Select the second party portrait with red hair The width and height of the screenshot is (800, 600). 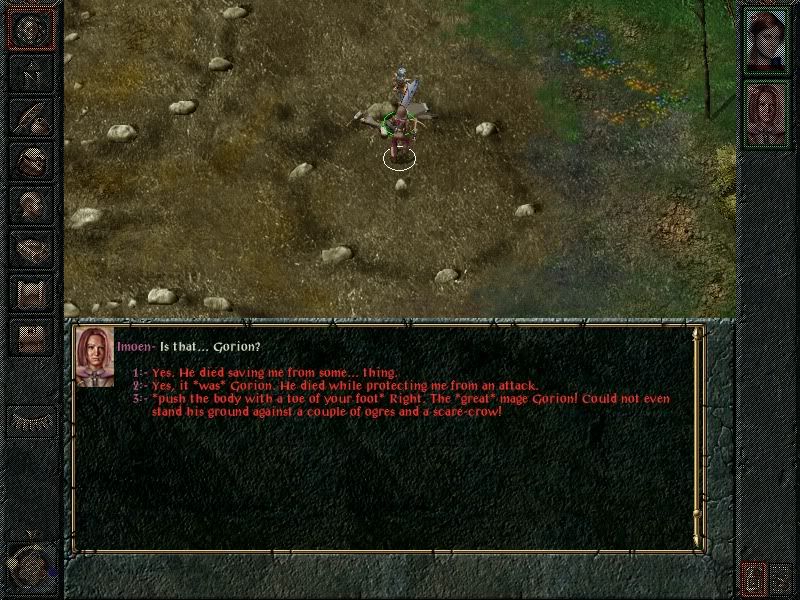pyautogui.click(x=767, y=113)
